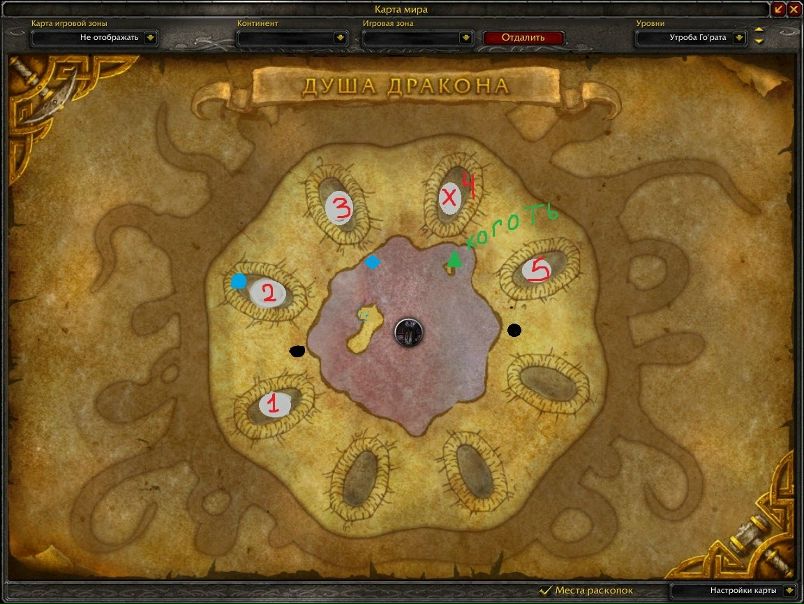Open the Игровая зона dropdown

click(465, 38)
